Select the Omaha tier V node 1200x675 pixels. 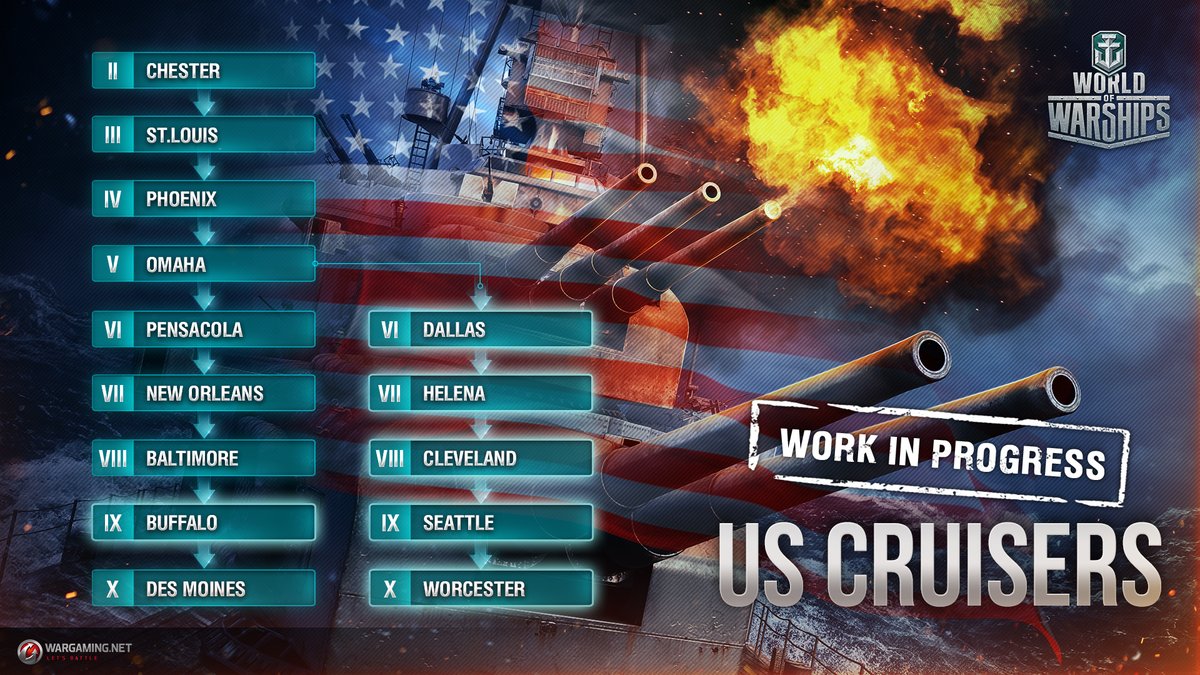pos(204,265)
